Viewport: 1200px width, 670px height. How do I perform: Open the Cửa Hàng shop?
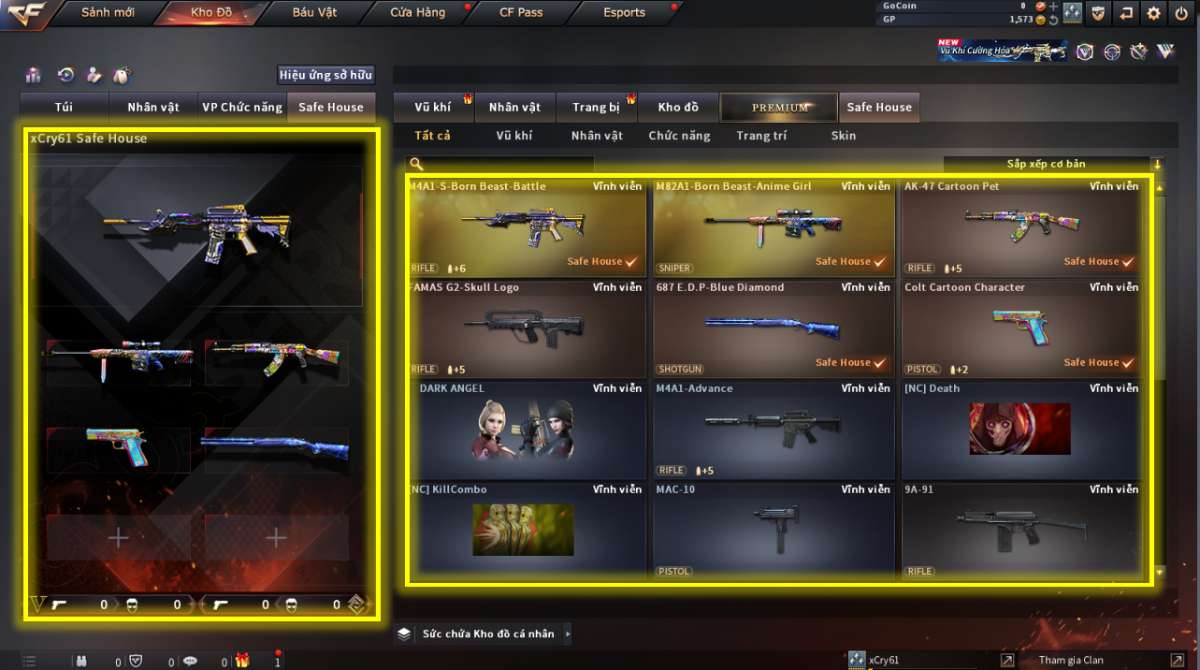[418, 13]
